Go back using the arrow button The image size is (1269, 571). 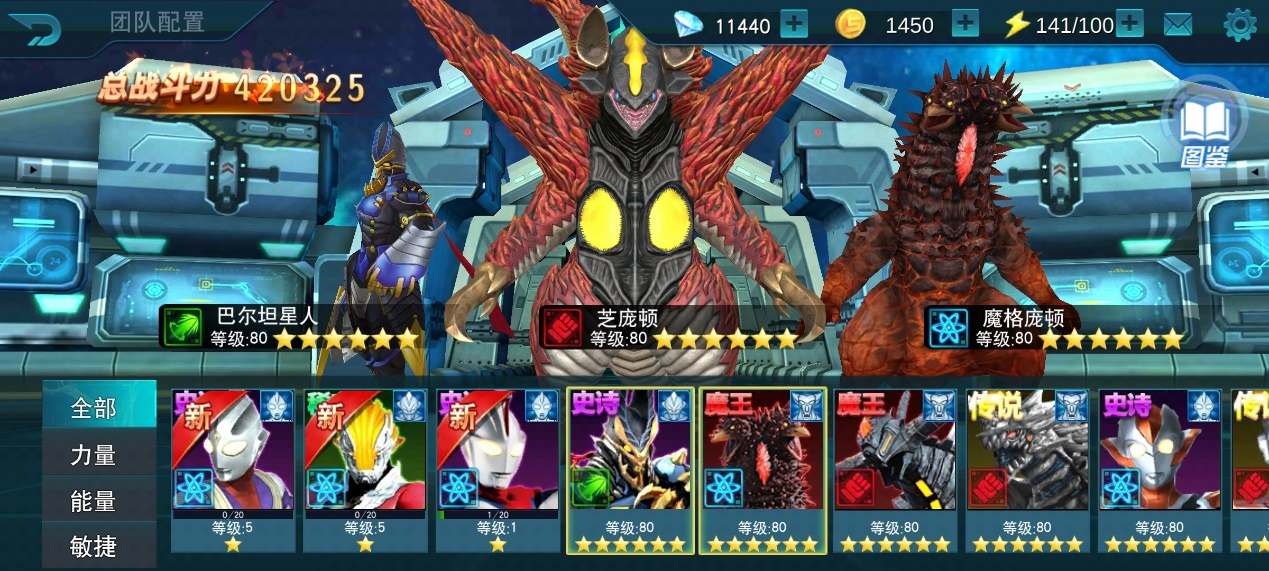(34, 27)
